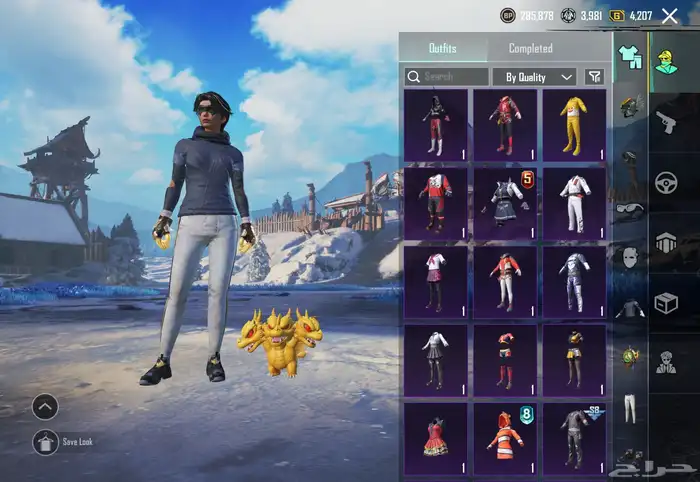Open the pistol weapons category

tap(666, 122)
